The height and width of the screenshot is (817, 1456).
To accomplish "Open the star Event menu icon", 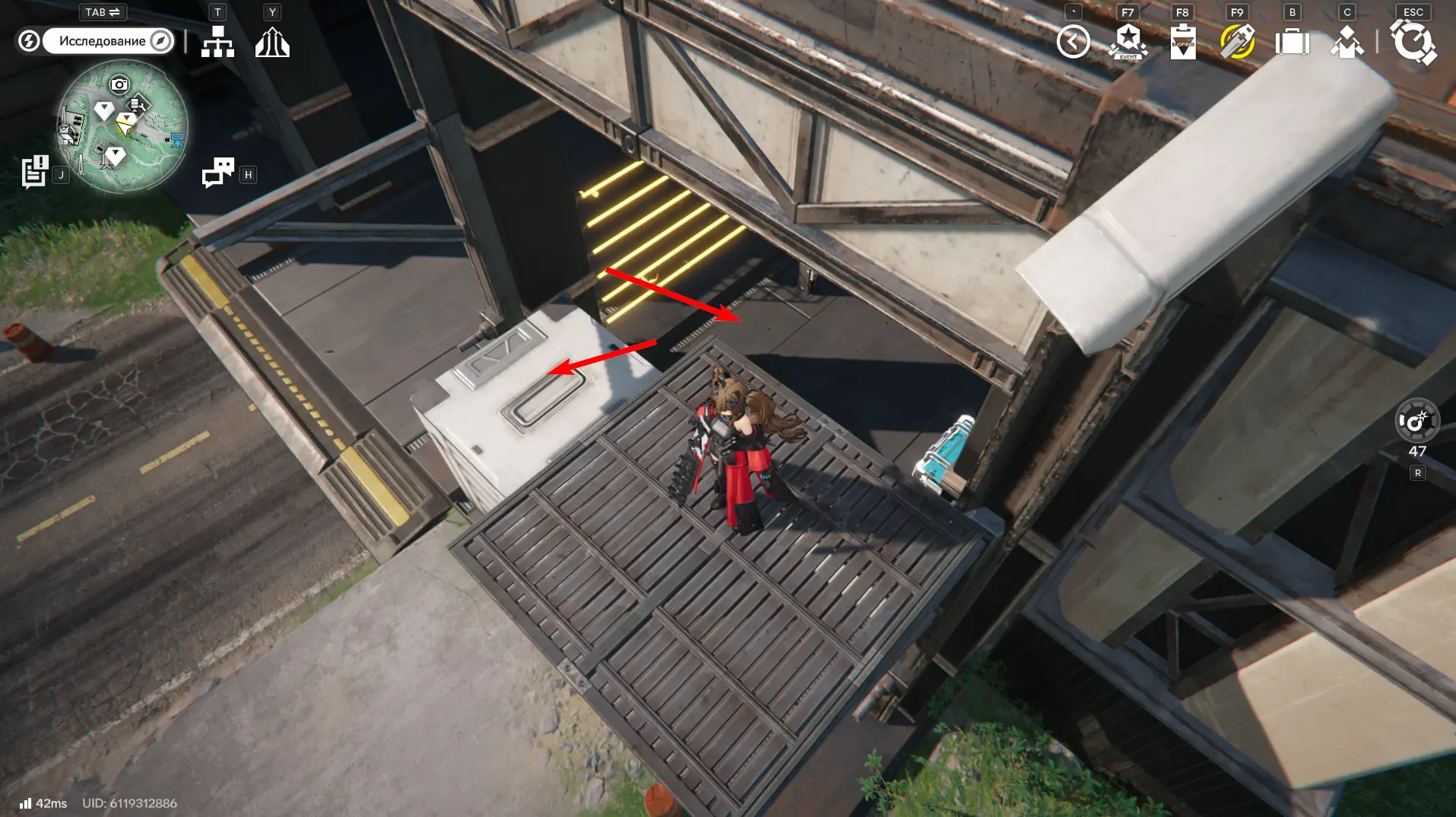I will pos(1128,42).
